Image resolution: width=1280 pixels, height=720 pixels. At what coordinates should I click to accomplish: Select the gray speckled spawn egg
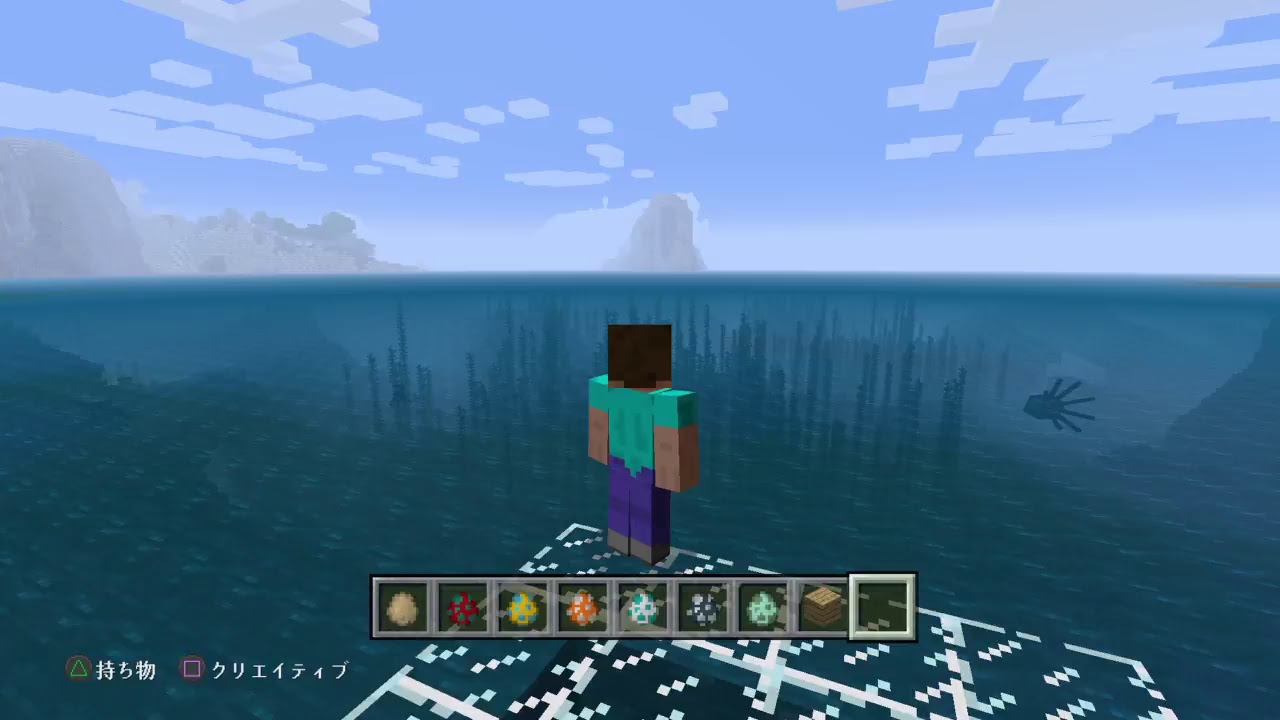point(703,607)
